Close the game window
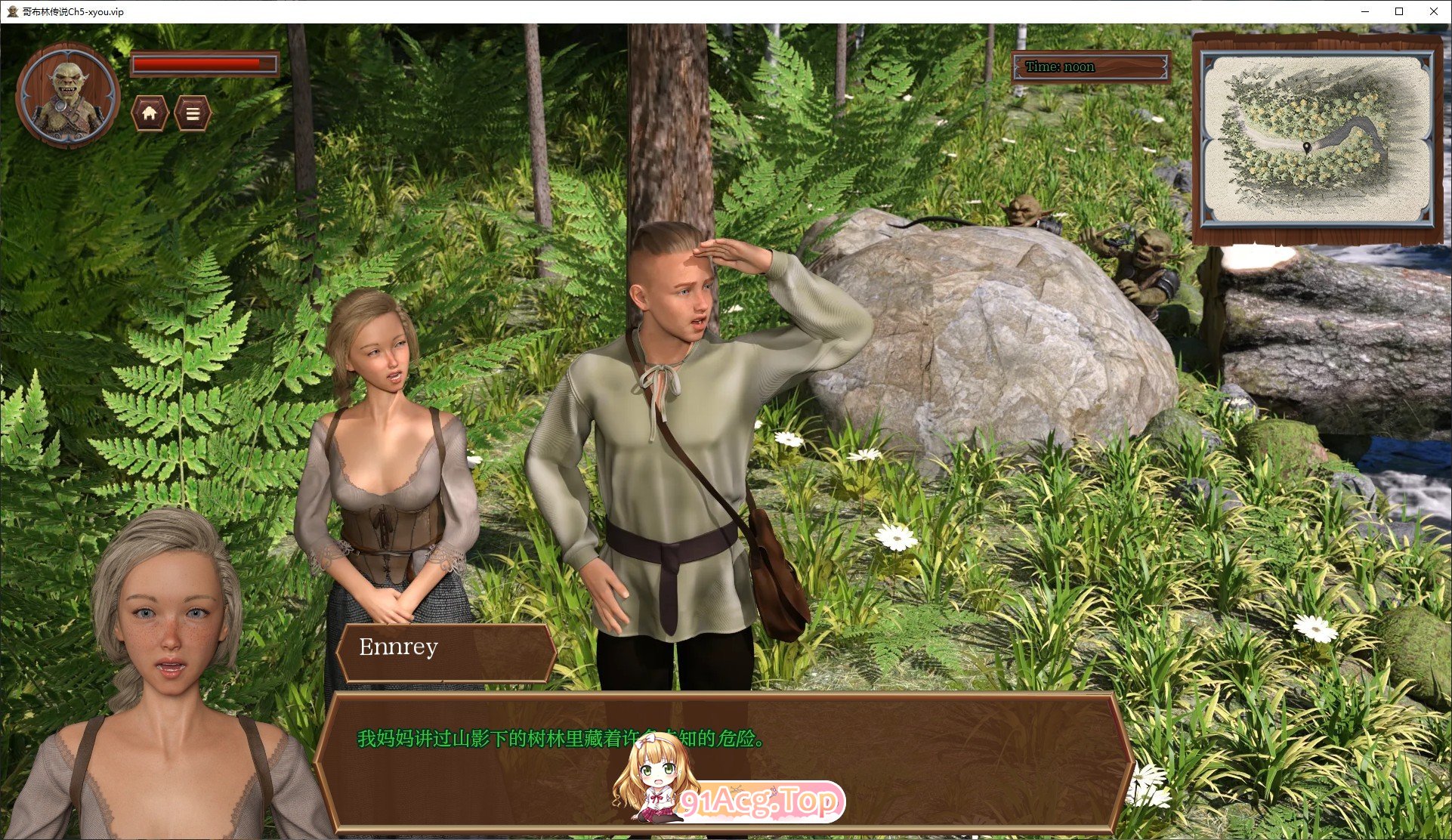The image size is (1452, 840). tap(1433, 11)
